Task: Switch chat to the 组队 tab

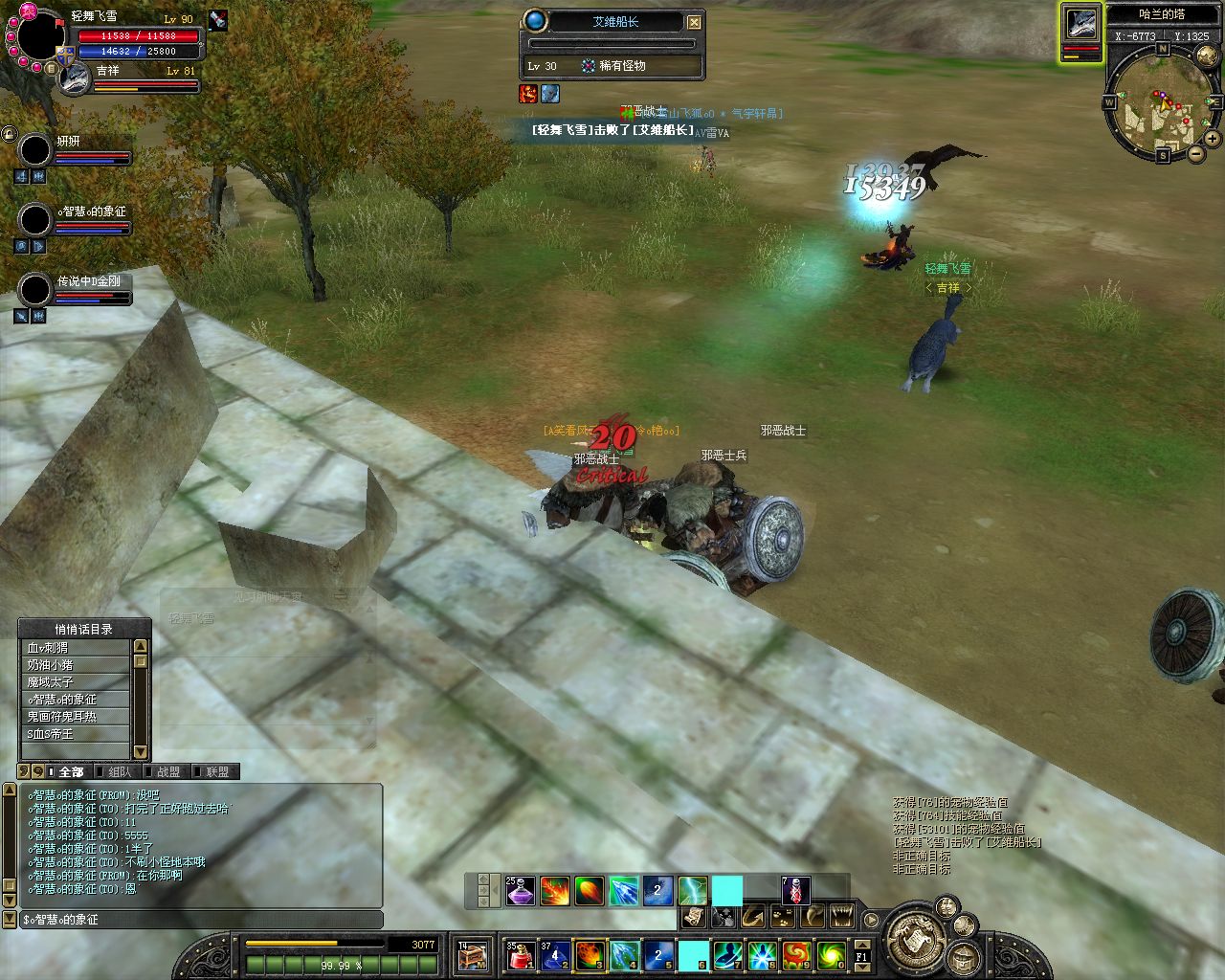Action: coord(120,771)
